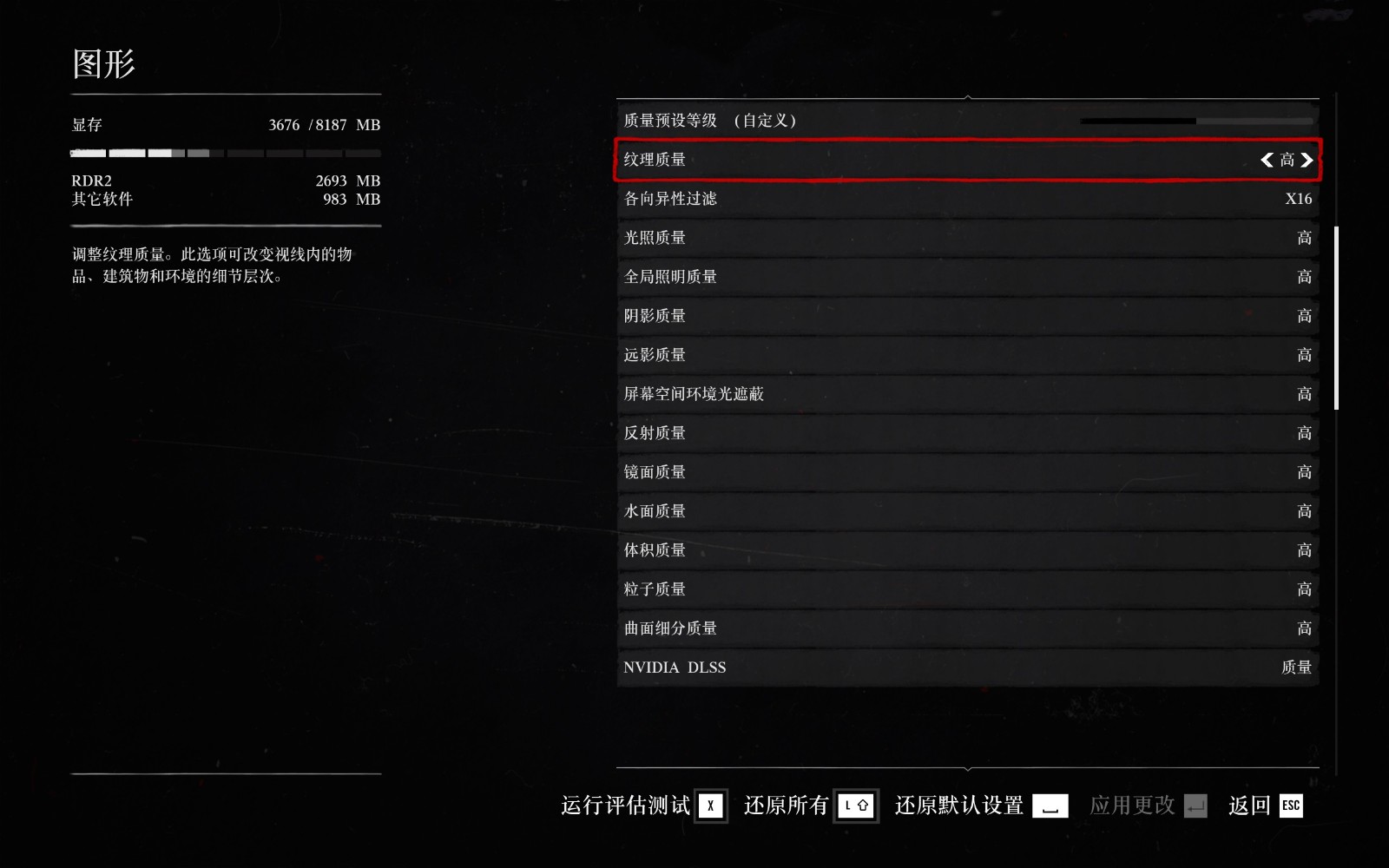The height and width of the screenshot is (868, 1389).
Task: Click the Enter key icon beside 应用更改
Action: click(1195, 806)
